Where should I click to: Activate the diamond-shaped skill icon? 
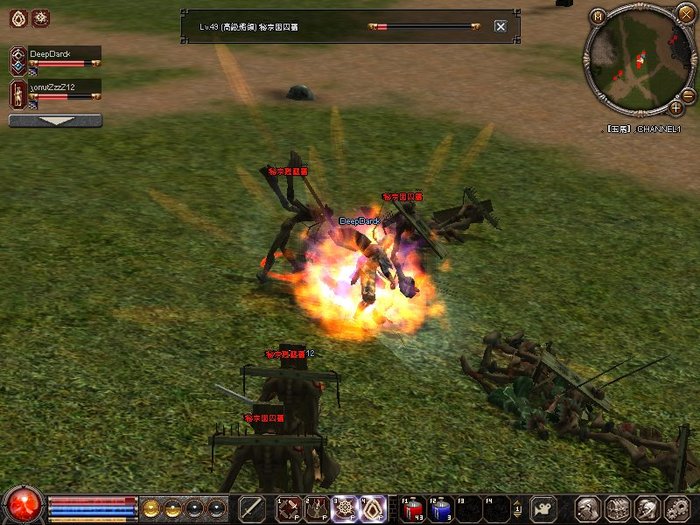(x=373, y=508)
